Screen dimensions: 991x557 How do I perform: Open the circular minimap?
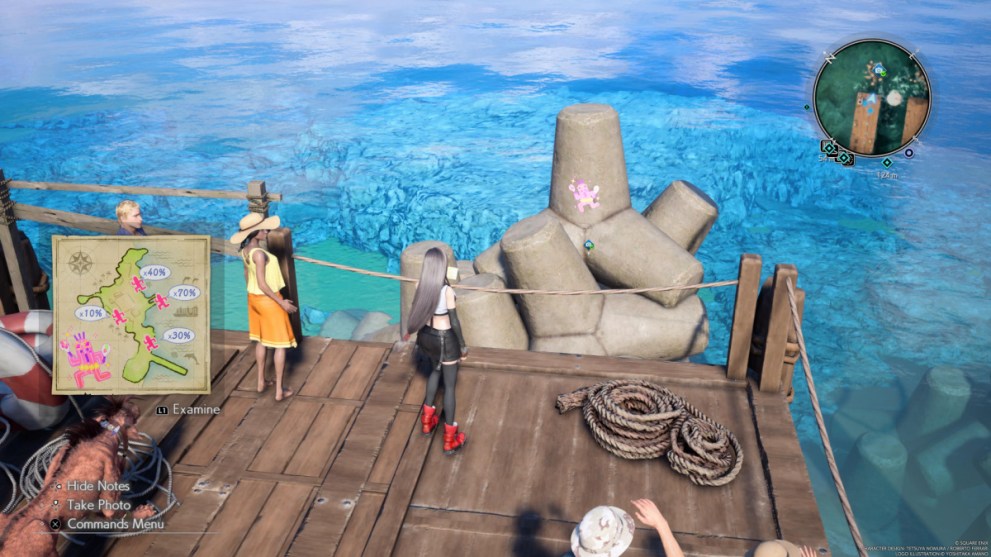pos(871,98)
